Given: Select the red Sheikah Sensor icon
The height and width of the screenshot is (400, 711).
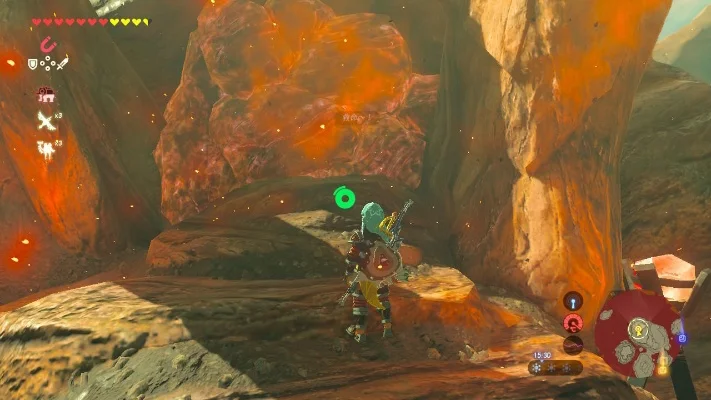Looking at the screenshot, I should (572, 322).
